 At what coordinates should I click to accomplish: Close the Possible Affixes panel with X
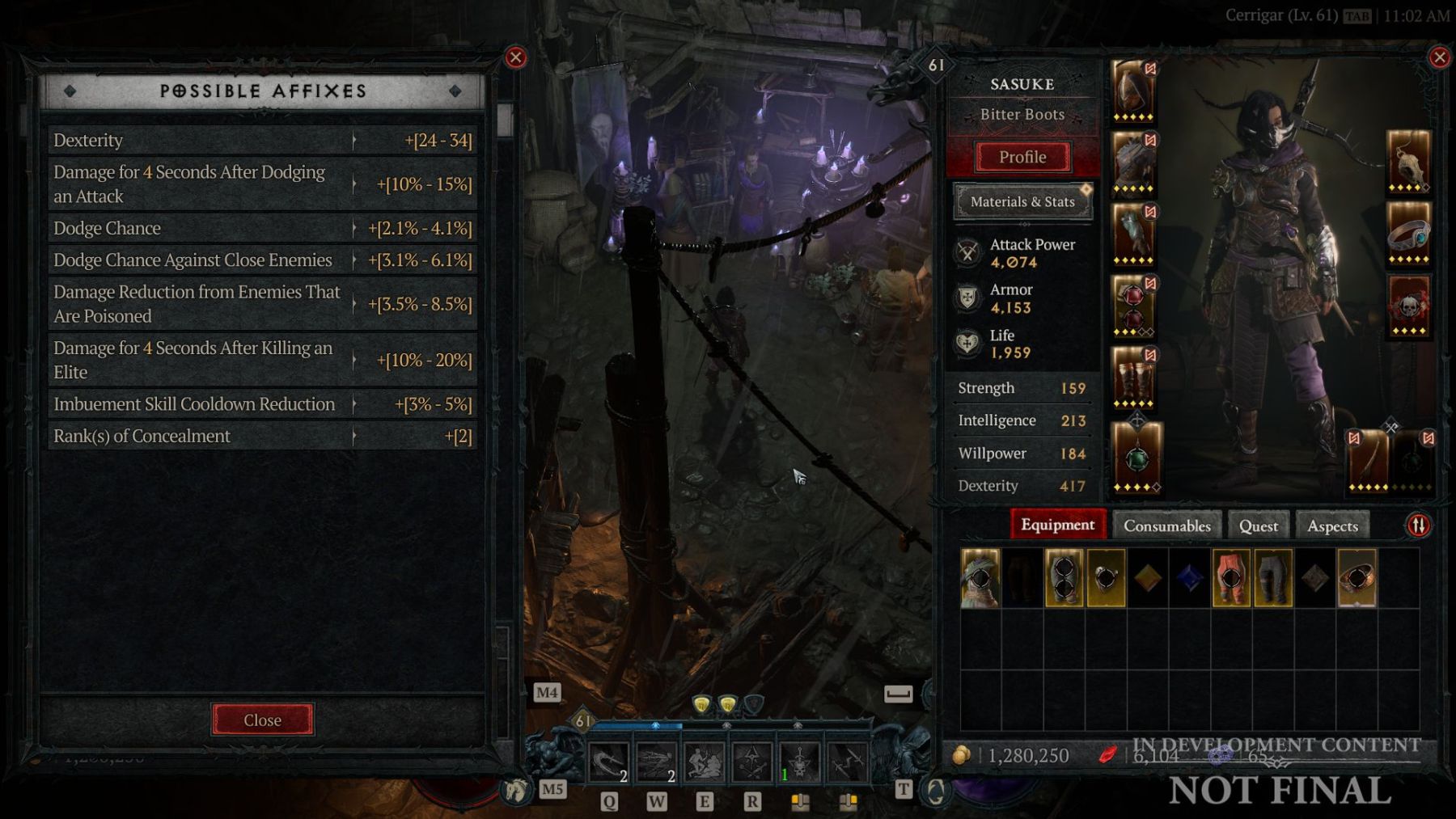point(515,57)
